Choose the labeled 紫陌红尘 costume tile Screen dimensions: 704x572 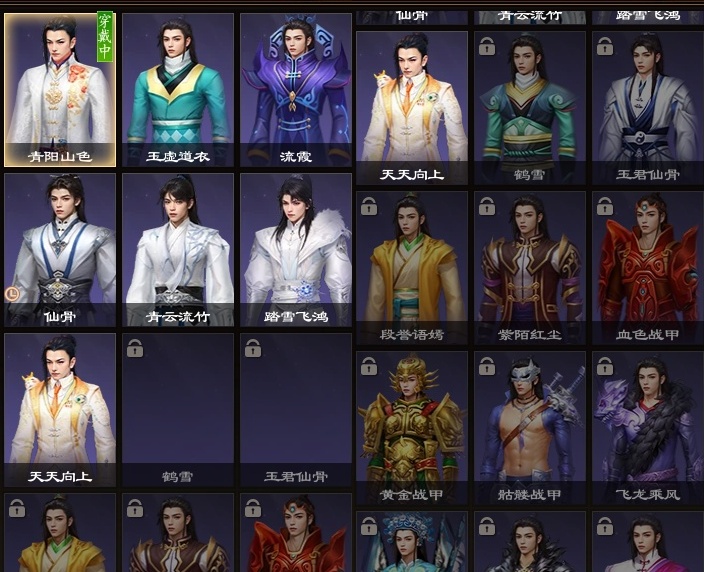530,268
